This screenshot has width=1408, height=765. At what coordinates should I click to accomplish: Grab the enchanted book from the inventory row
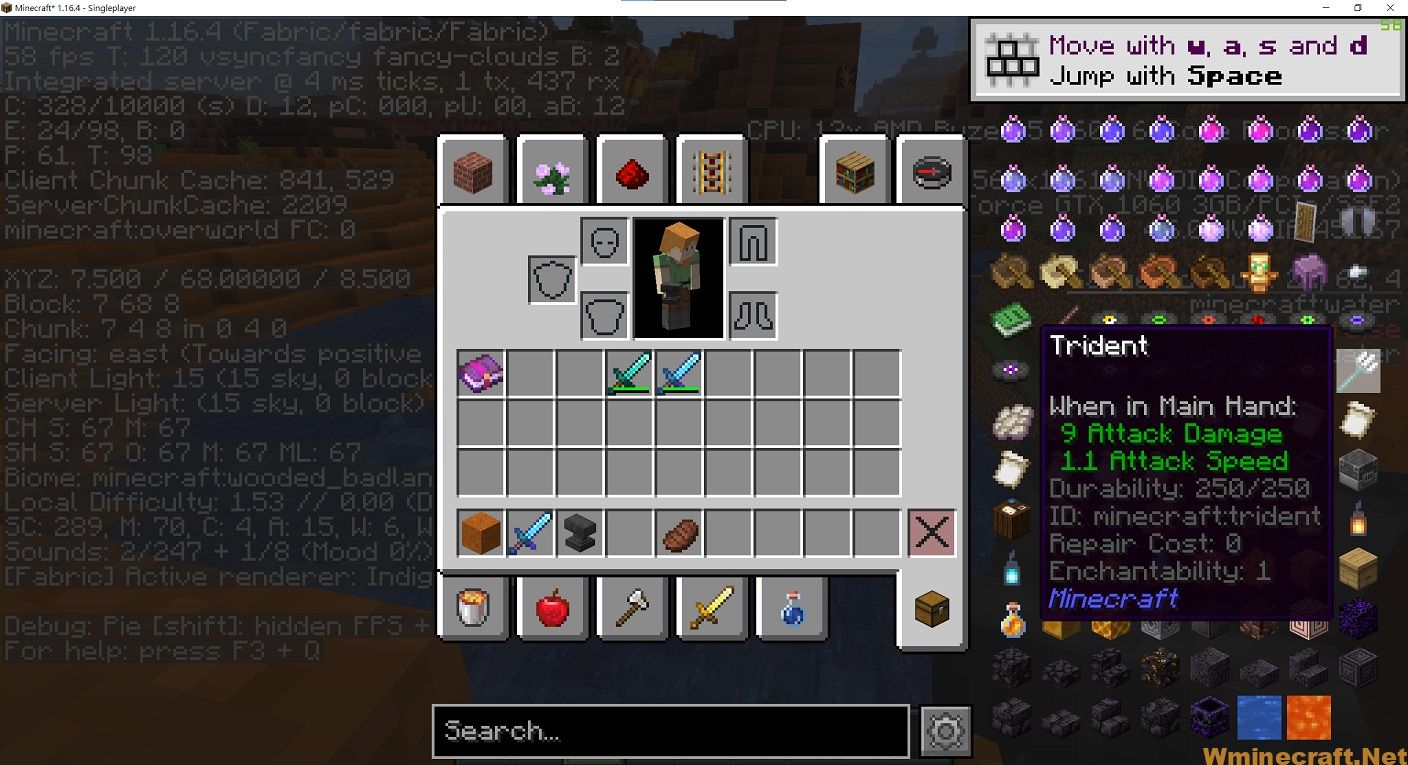point(480,374)
